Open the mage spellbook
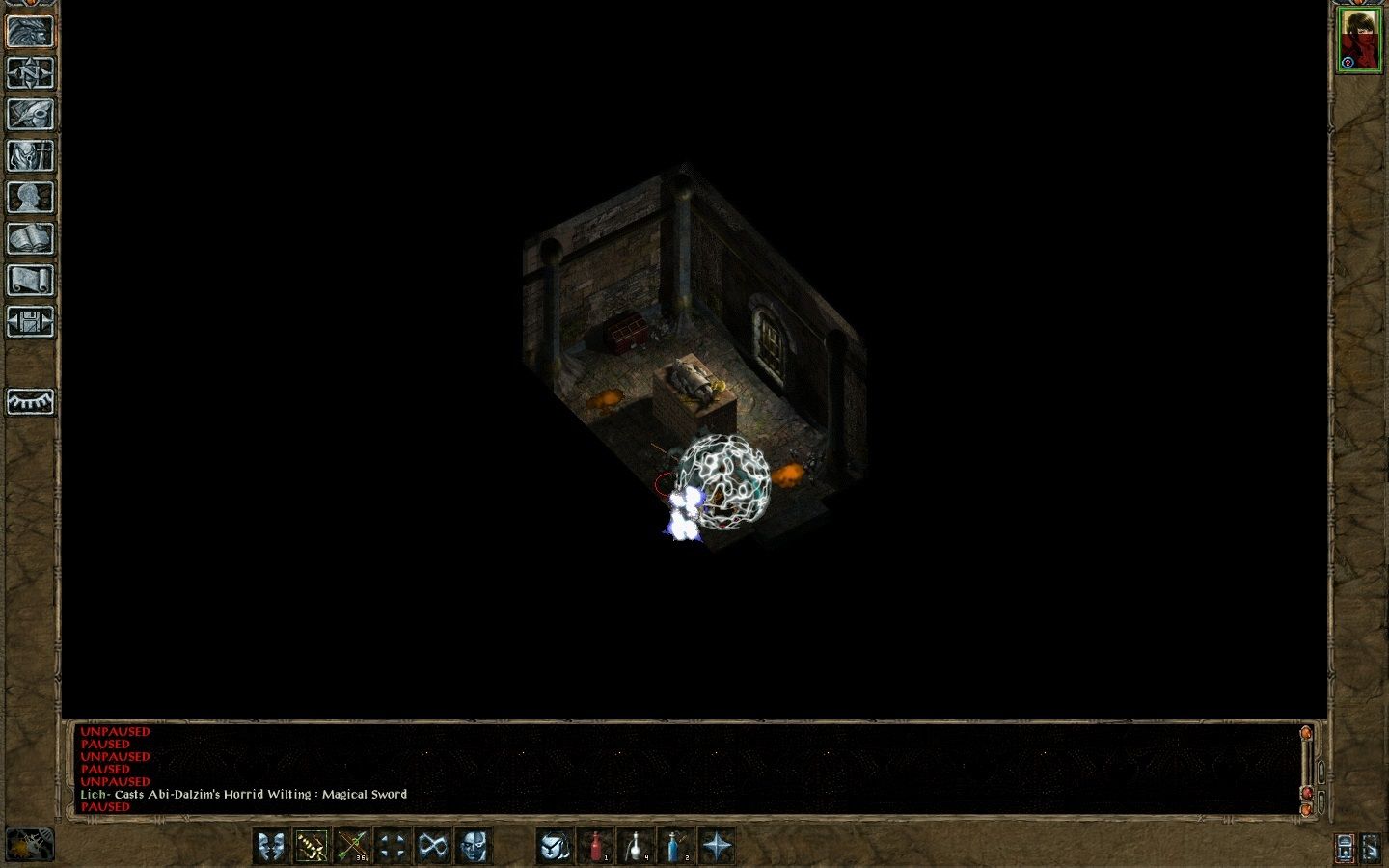The height and width of the screenshot is (868, 1389). (29, 238)
